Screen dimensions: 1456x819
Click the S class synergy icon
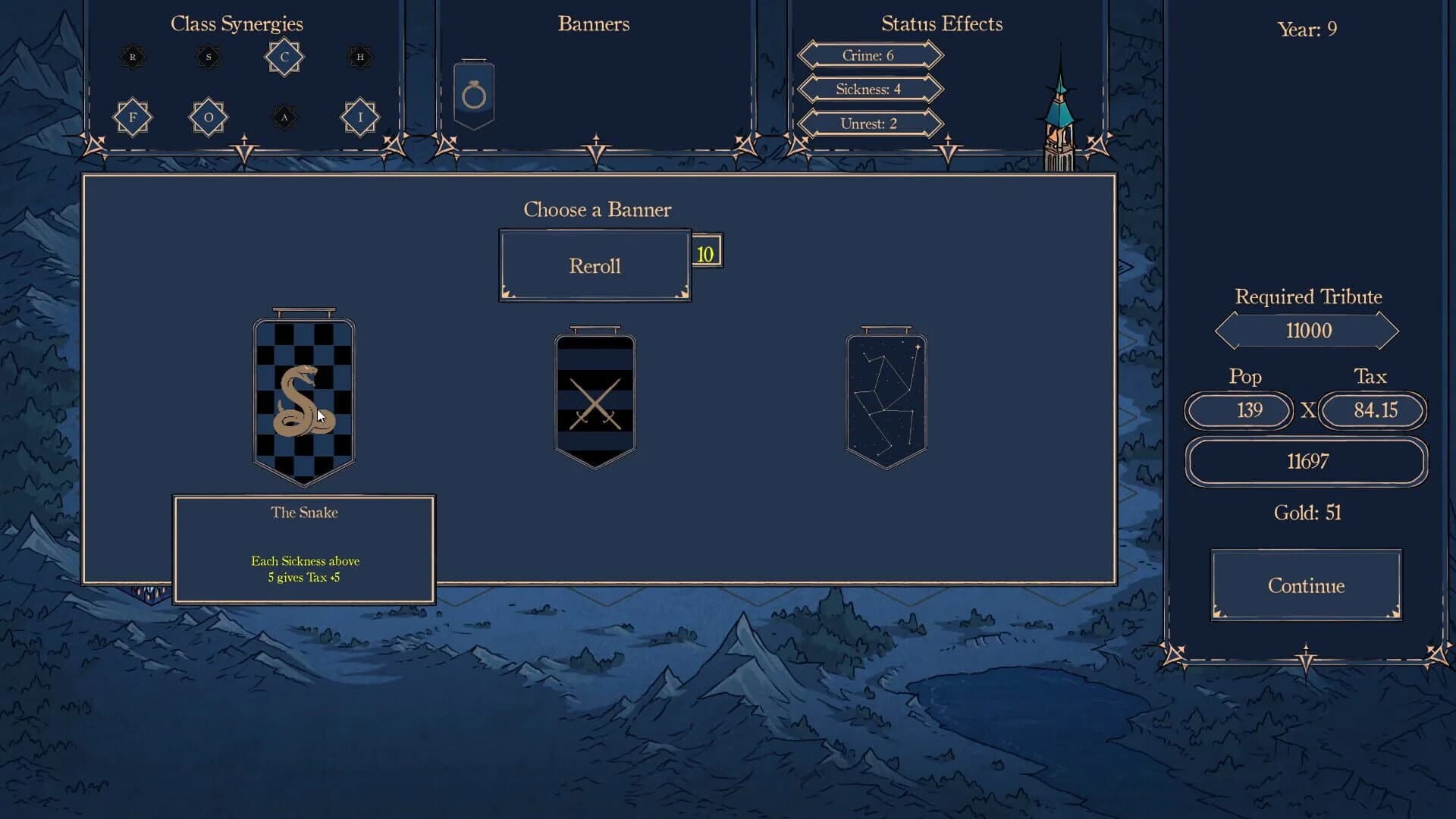click(x=208, y=57)
